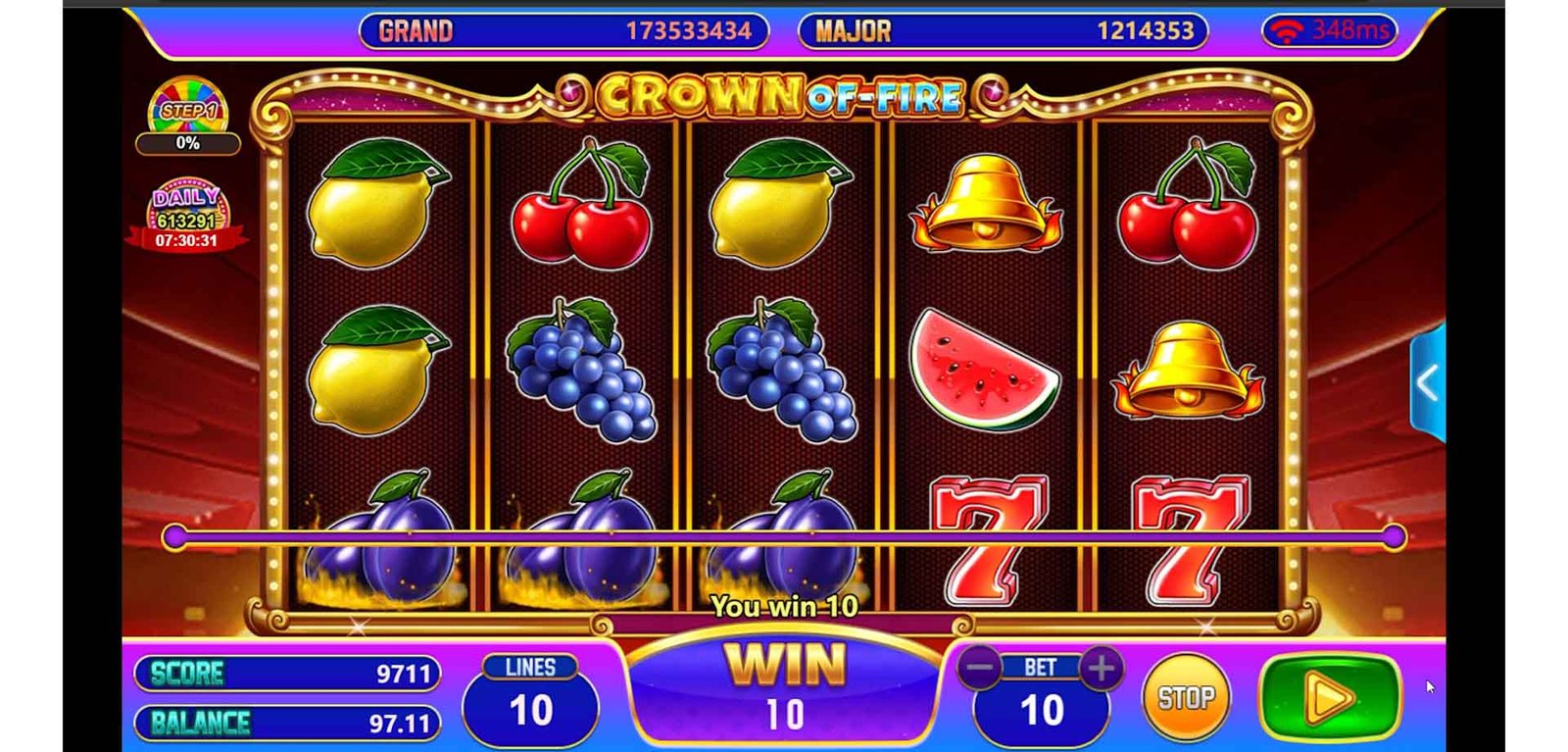Open the GRAND jackpot panel
1568x752 pixels.
pyautogui.click(x=563, y=31)
